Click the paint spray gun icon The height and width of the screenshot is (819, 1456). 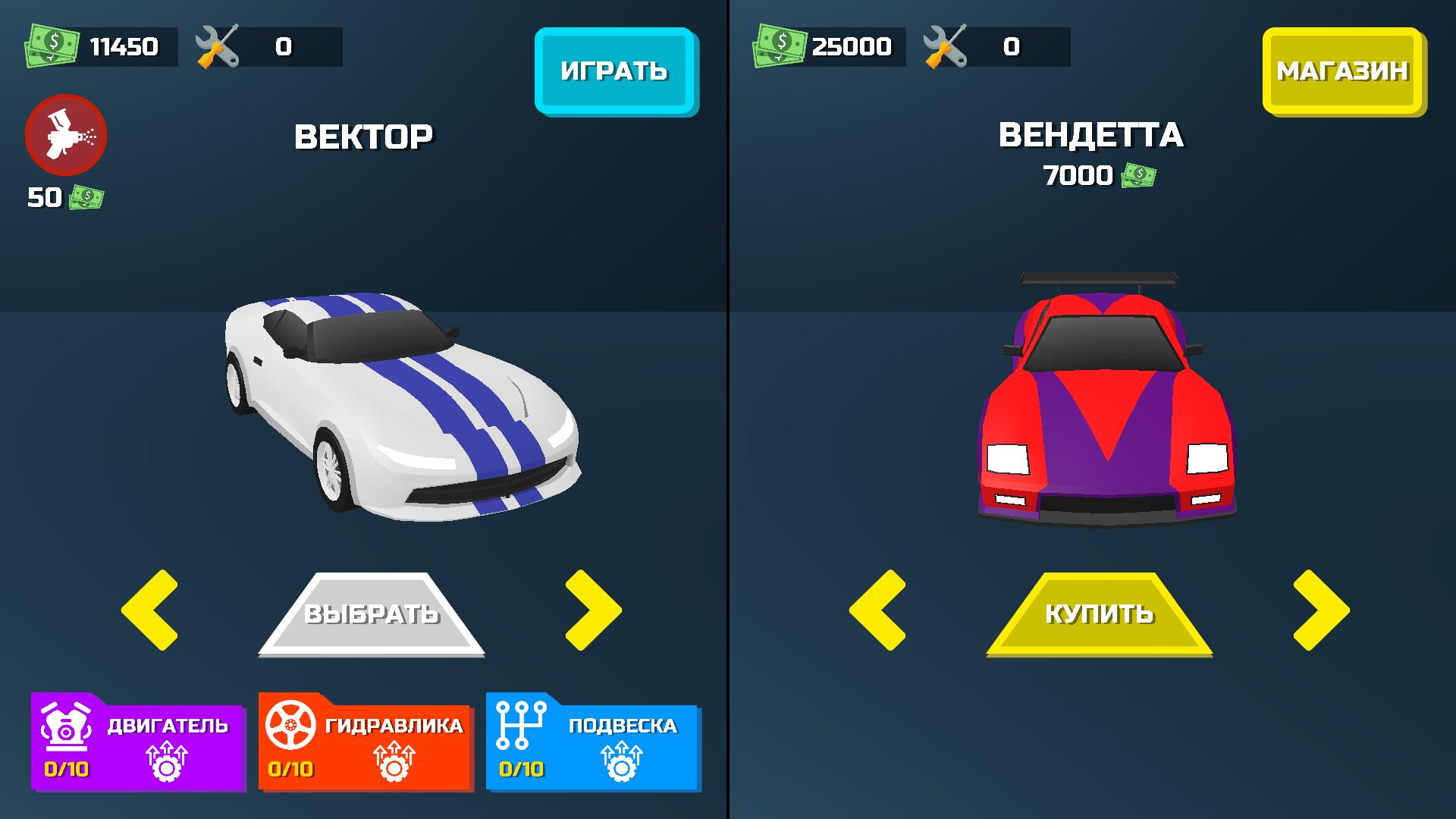pyautogui.click(x=67, y=134)
